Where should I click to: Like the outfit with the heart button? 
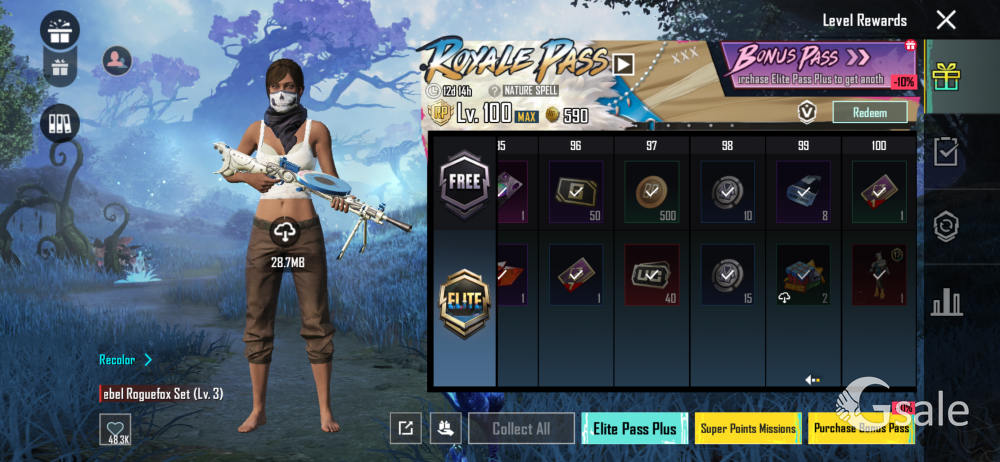coord(115,429)
